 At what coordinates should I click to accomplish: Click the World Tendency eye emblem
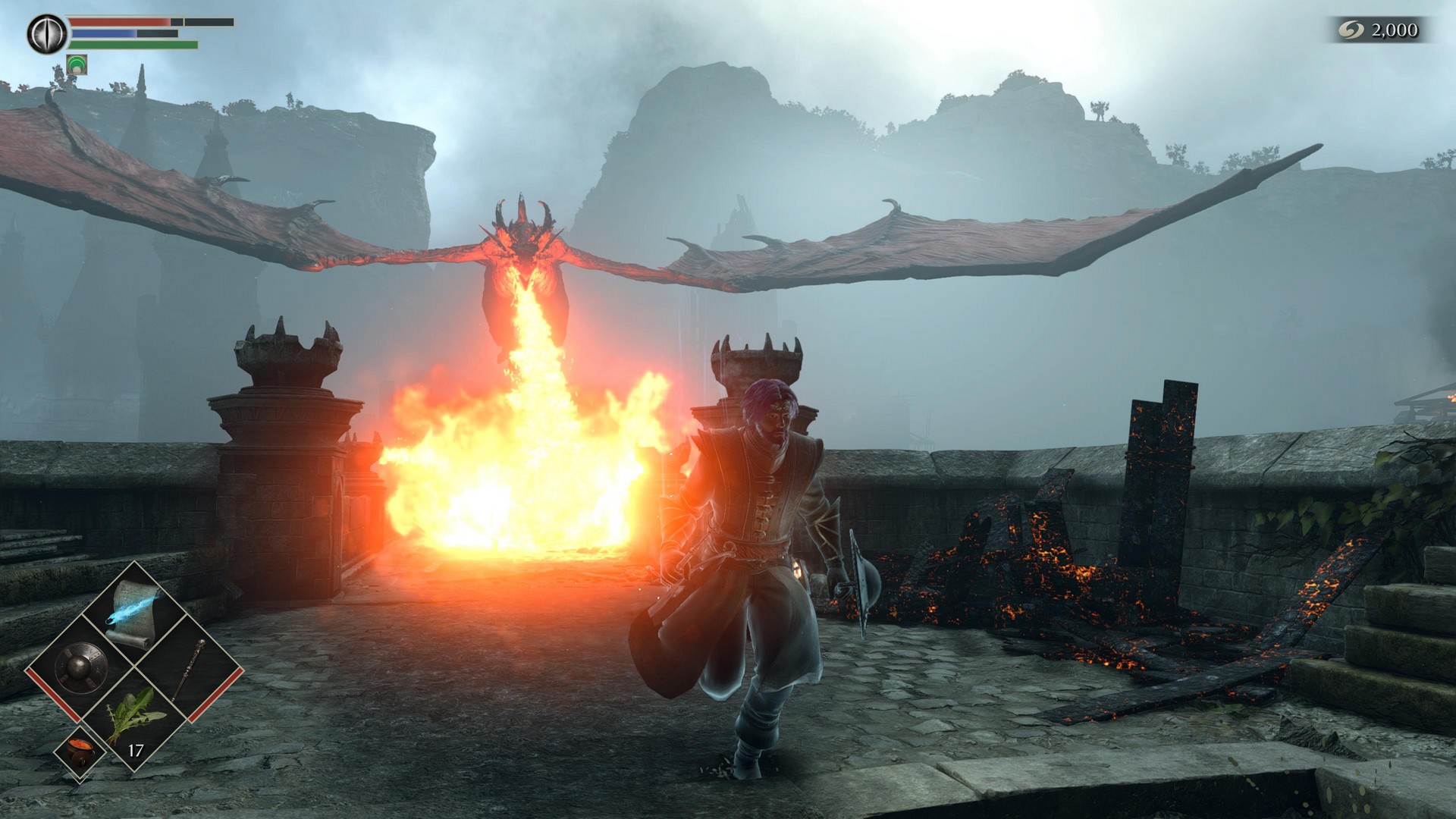(45, 32)
